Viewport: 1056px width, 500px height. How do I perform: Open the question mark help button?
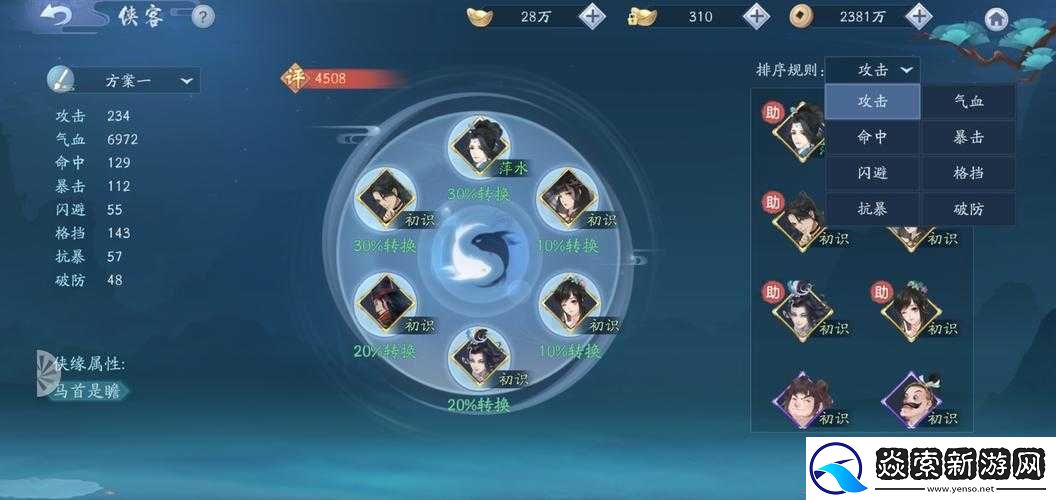coord(202,16)
